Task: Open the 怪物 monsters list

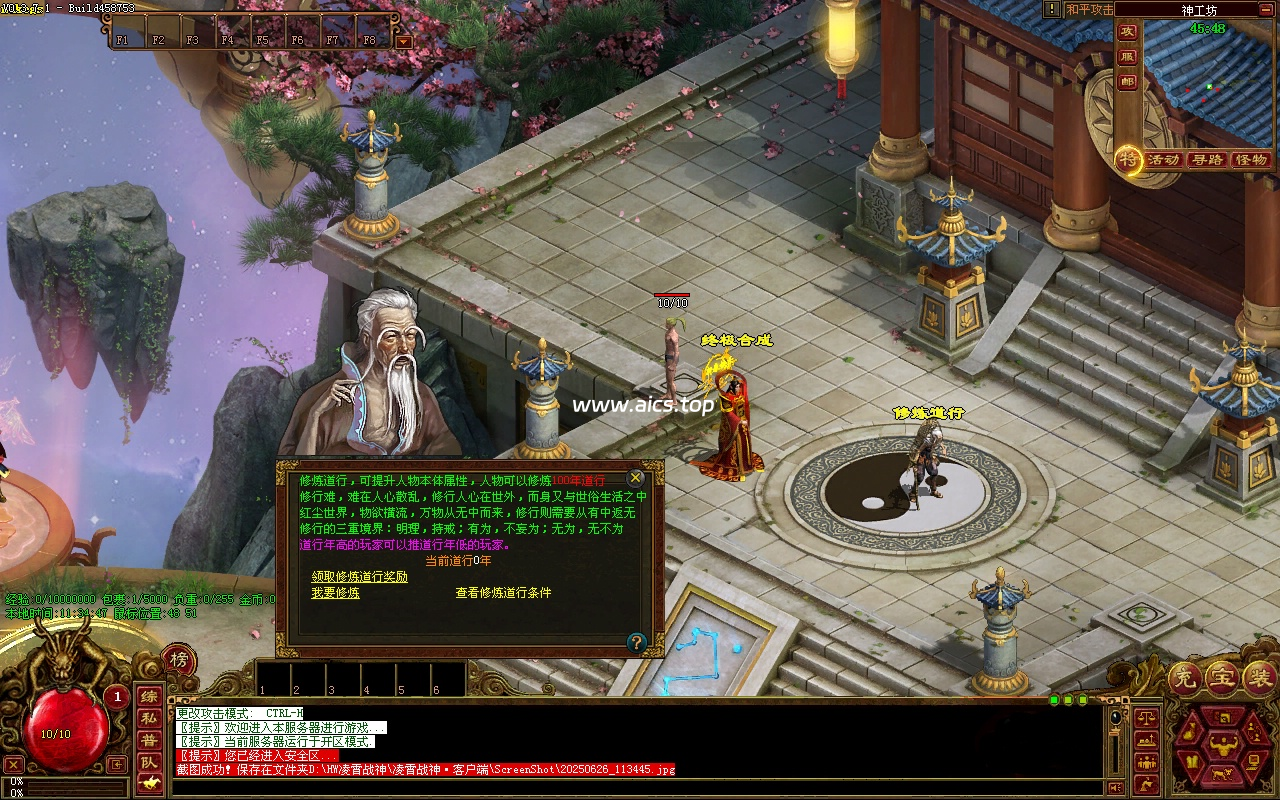Action: tap(1250, 160)
